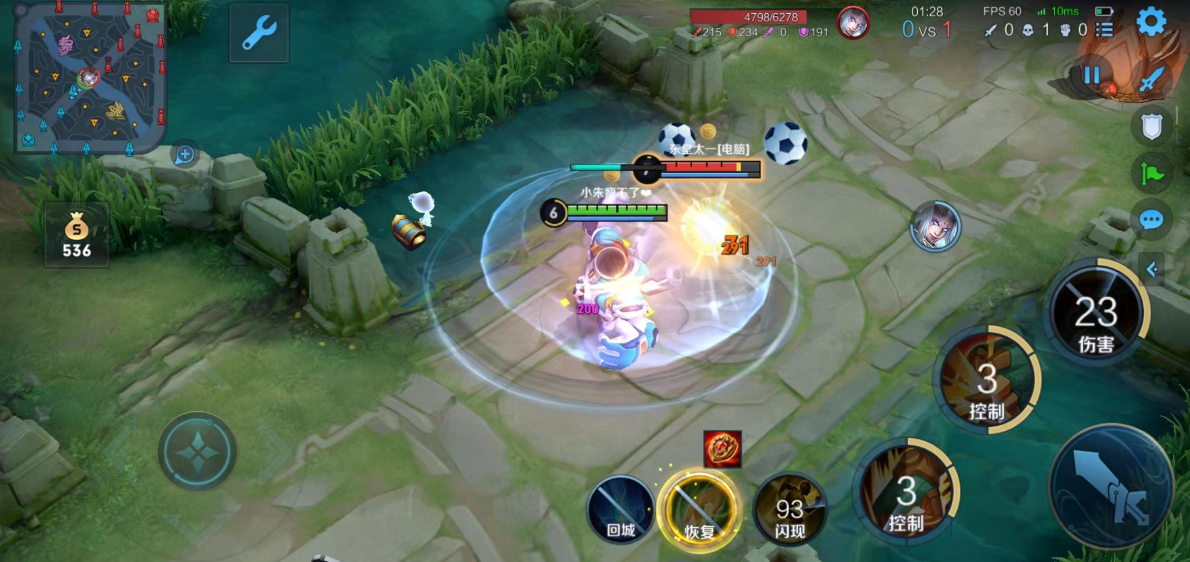Buy the suggested red equipment item
Screen dimensions: 1190x562
pos(721,449)
